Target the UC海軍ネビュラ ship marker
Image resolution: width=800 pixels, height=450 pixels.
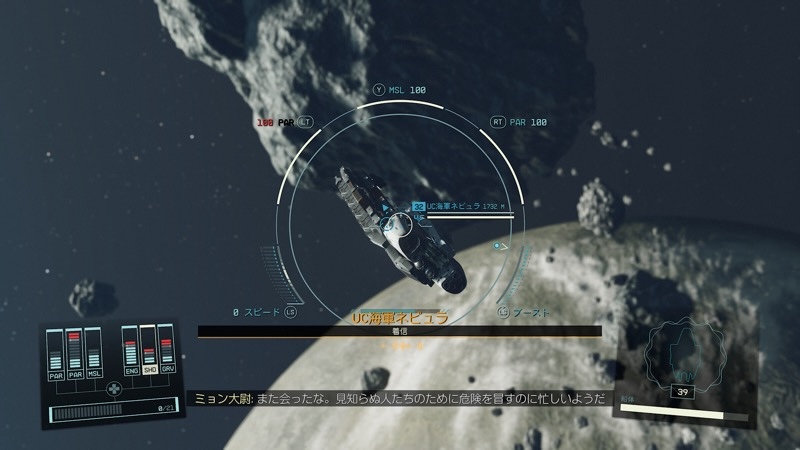[419, 207]
